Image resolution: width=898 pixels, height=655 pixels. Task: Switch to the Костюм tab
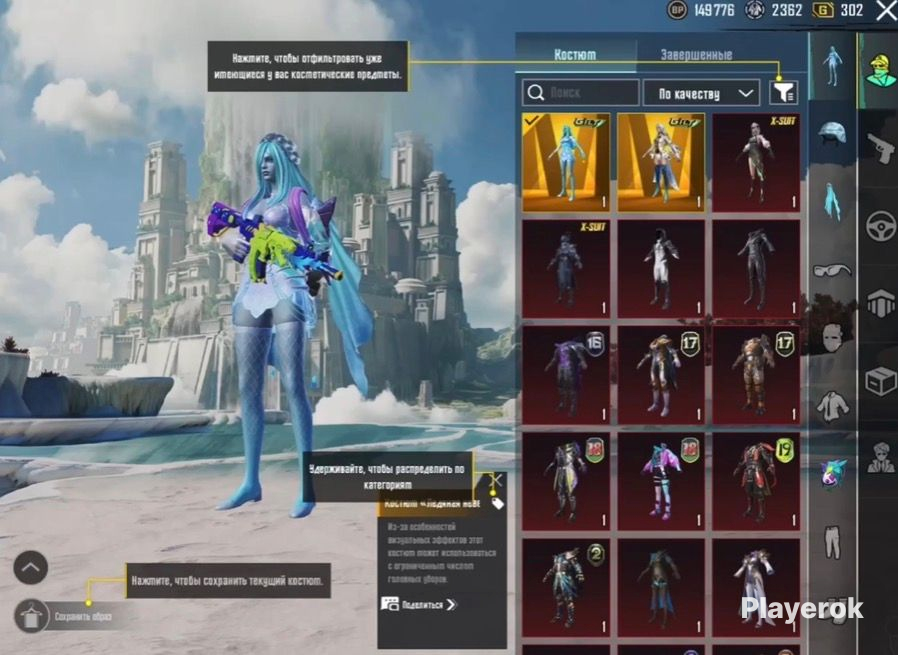(575, 55)
